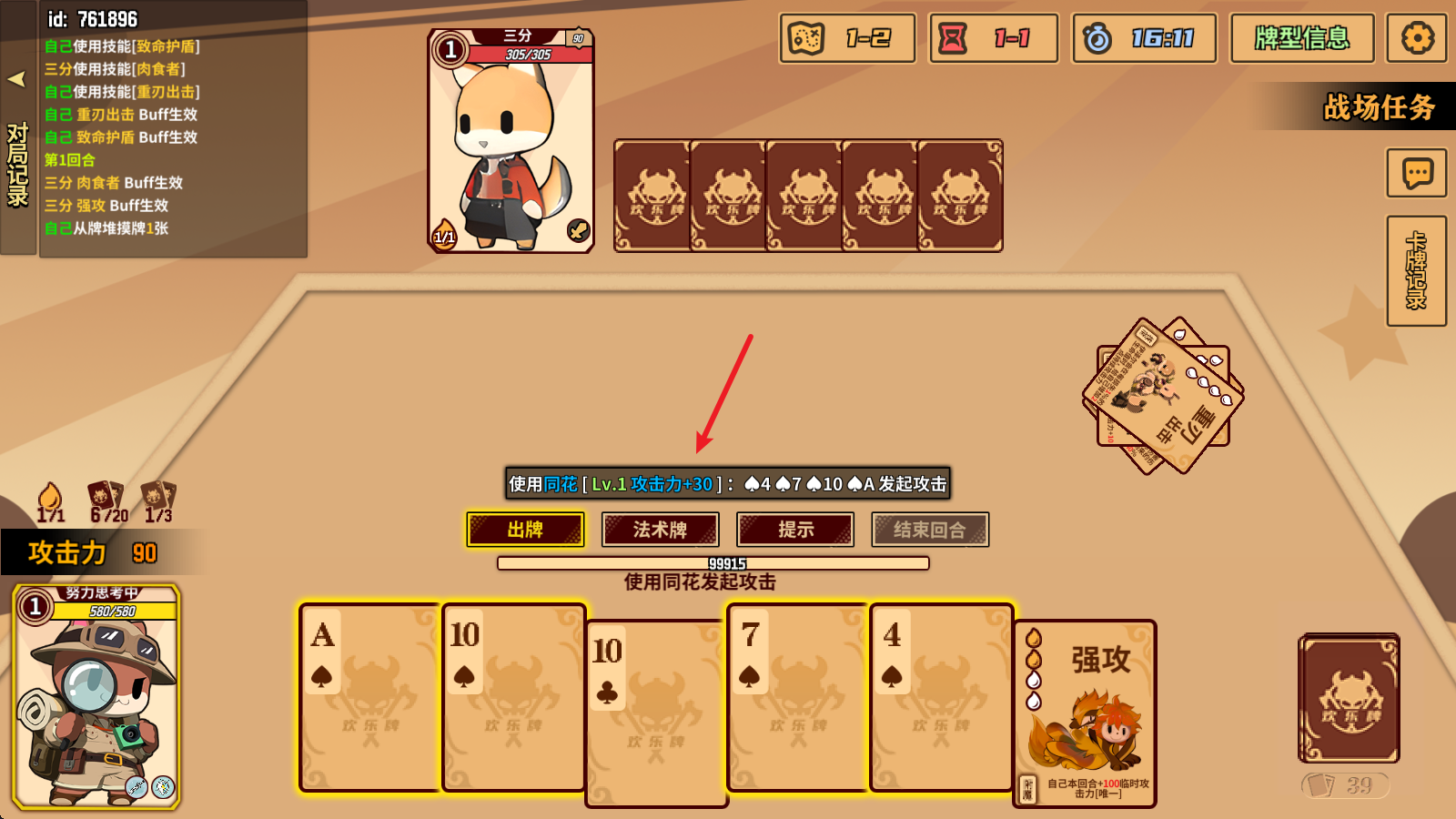Click the stopwatch timer showing 16:11
The height and width of the screenshot is (819, 1456).
coord(1144,38)
